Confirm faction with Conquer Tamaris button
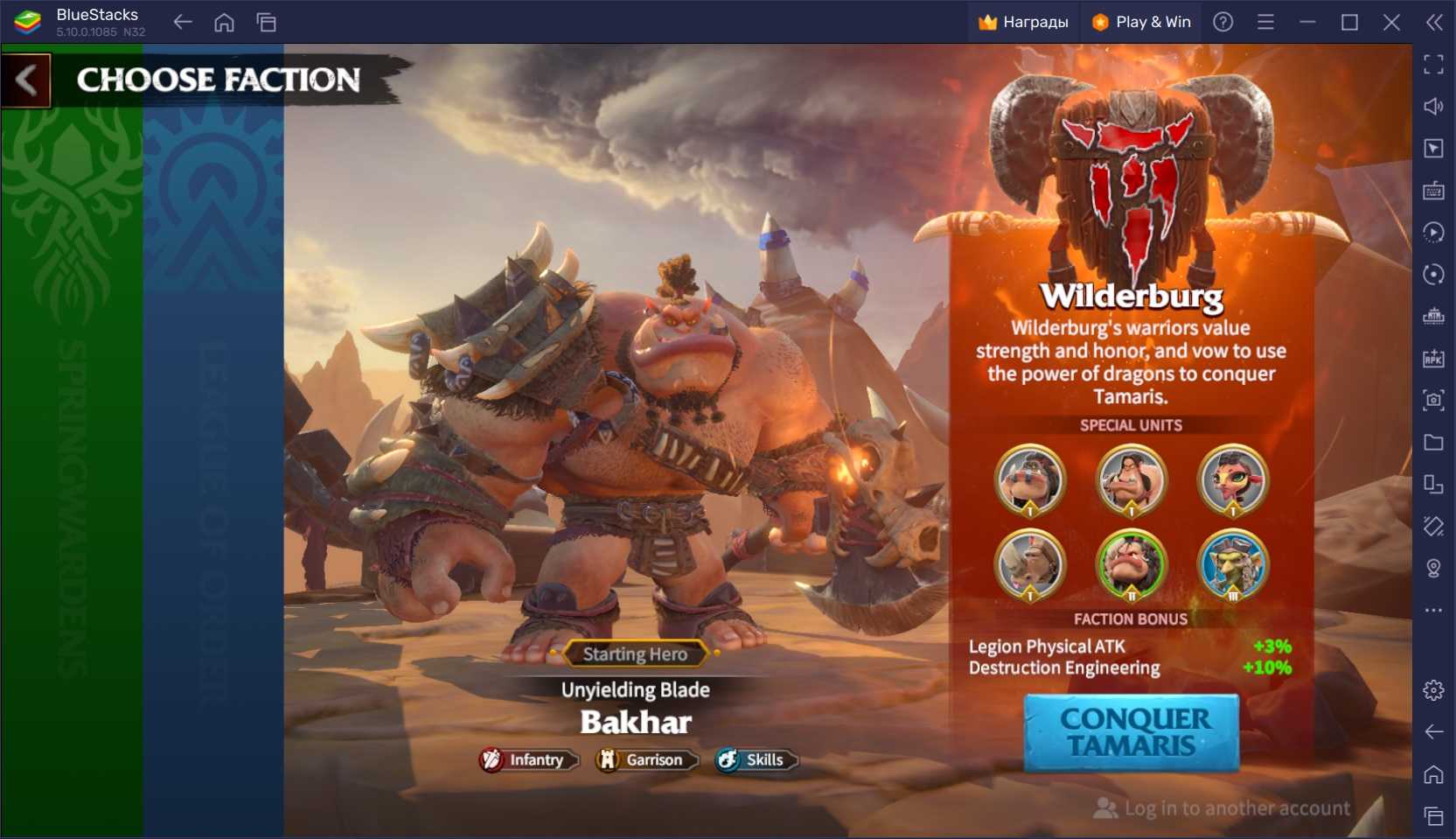Screen dimensions: 1456x839 [1132, 732]
